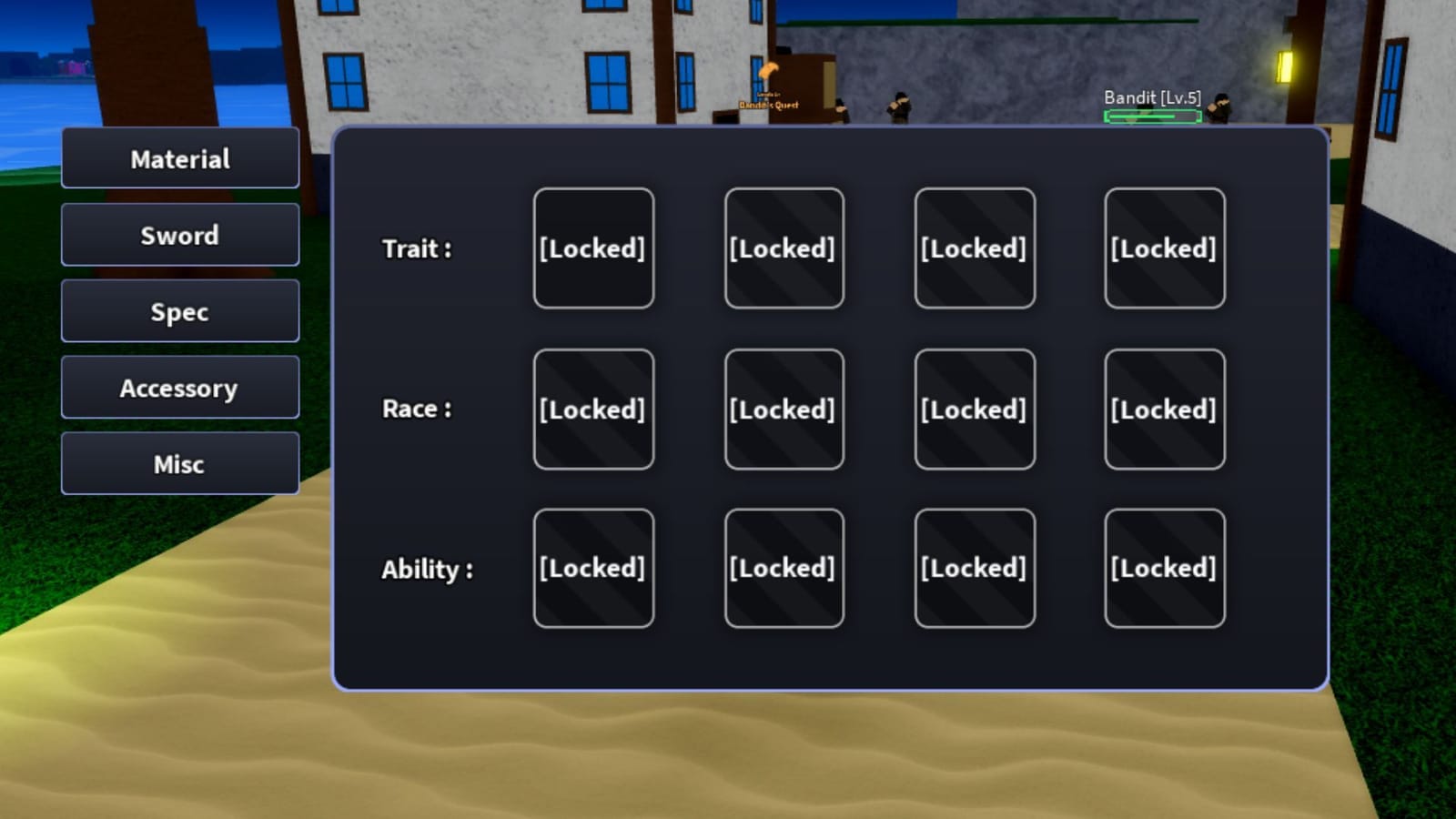The height and width of the screenshot is (819, 1456).
Task: Select the second locked Trait slot
Action: pyautogui.click(x=784, y=248)
